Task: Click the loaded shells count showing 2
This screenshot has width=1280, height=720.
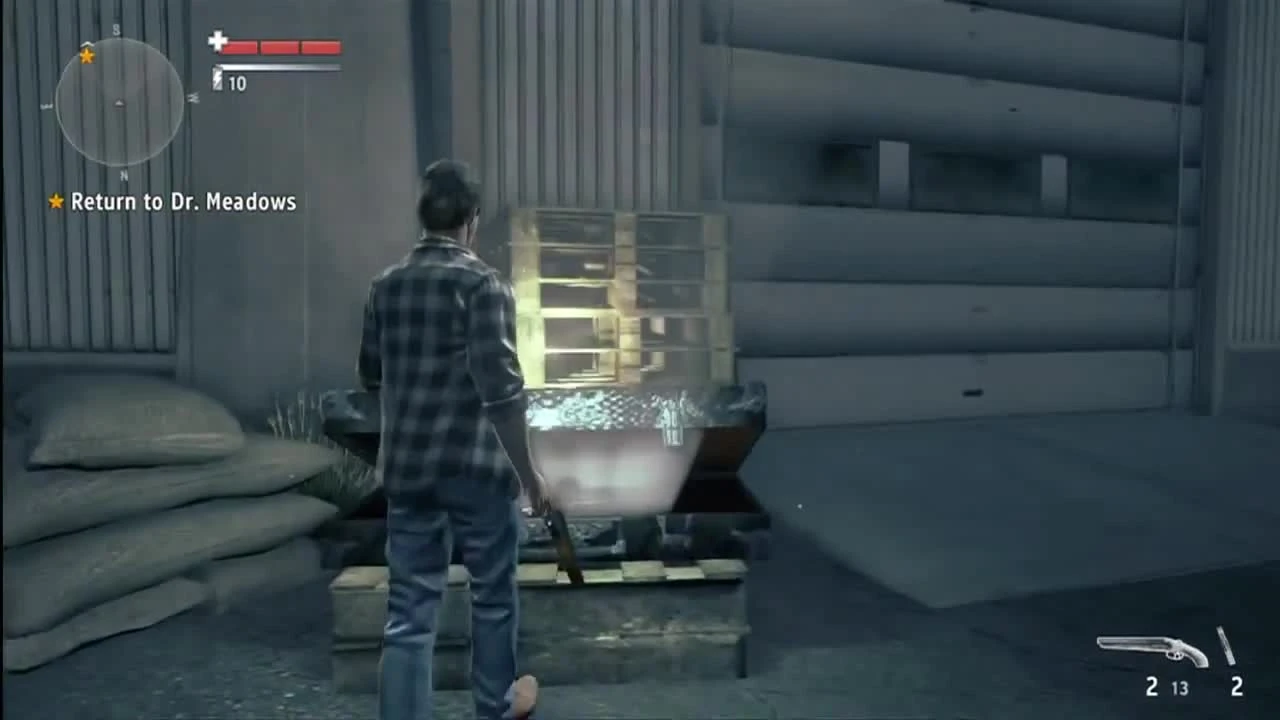Action: [x=1152, y=685]
